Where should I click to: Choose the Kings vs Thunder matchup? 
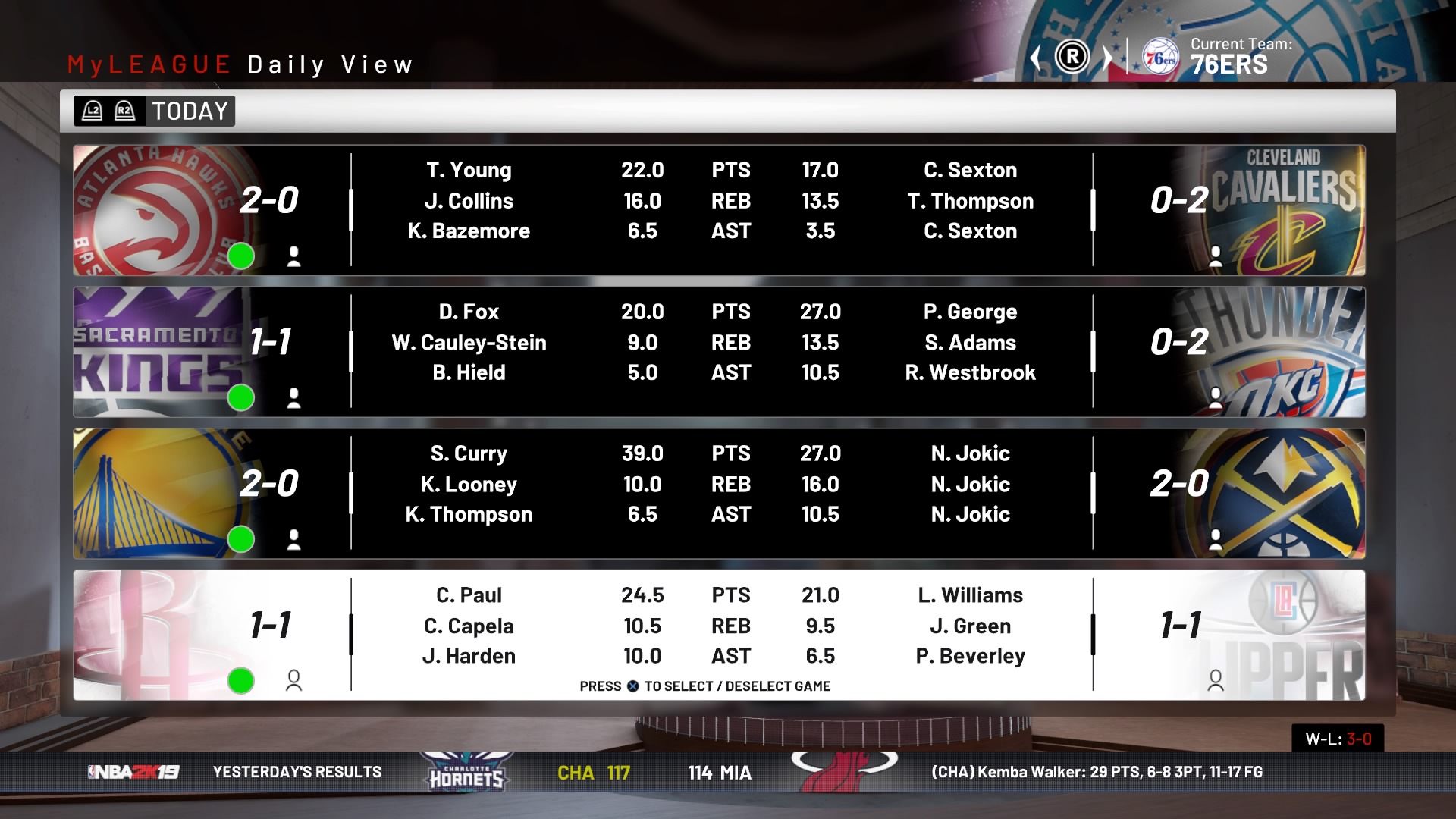(x=719, y=352)
